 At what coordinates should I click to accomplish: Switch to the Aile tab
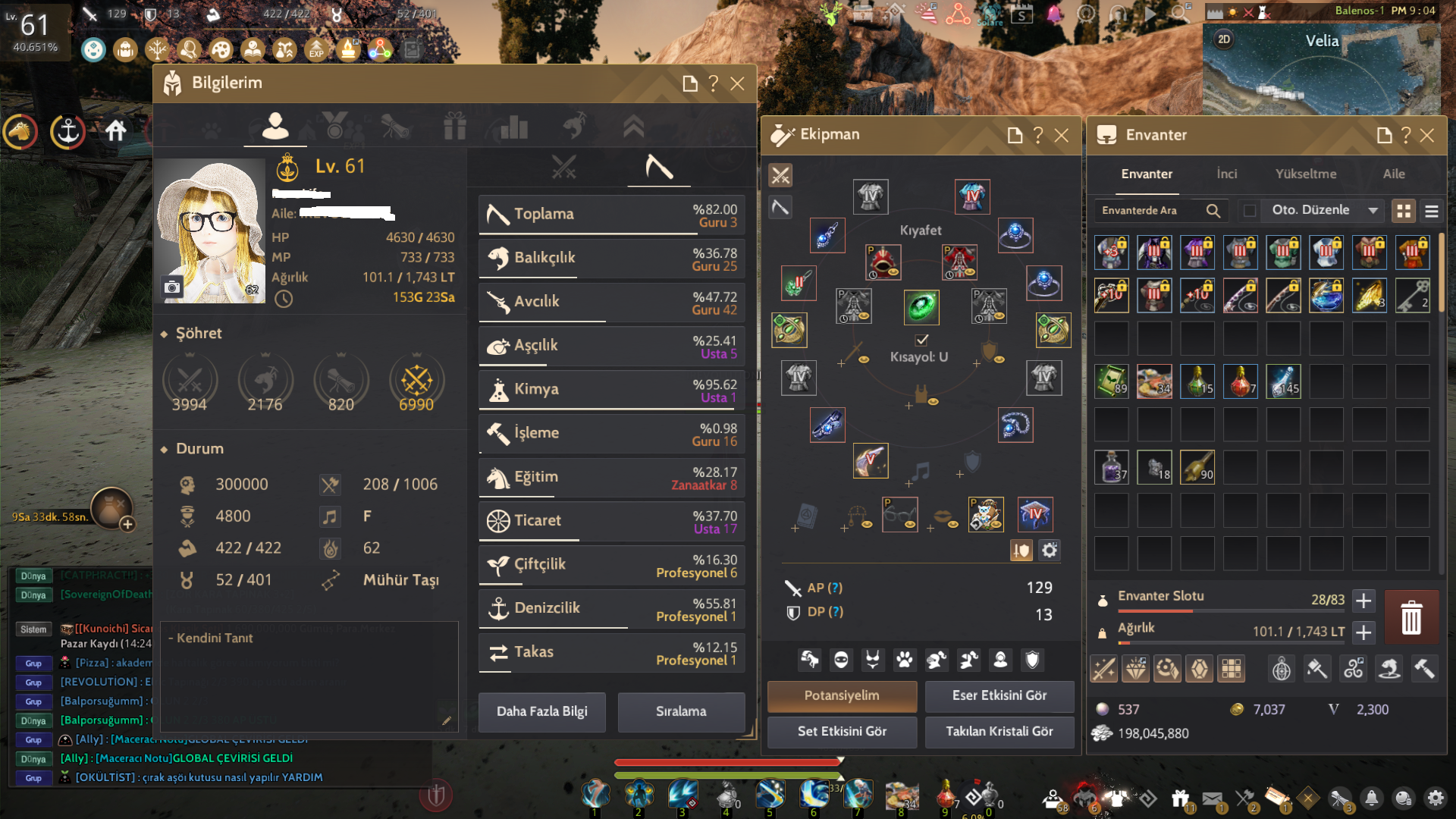coord(1393,174)
